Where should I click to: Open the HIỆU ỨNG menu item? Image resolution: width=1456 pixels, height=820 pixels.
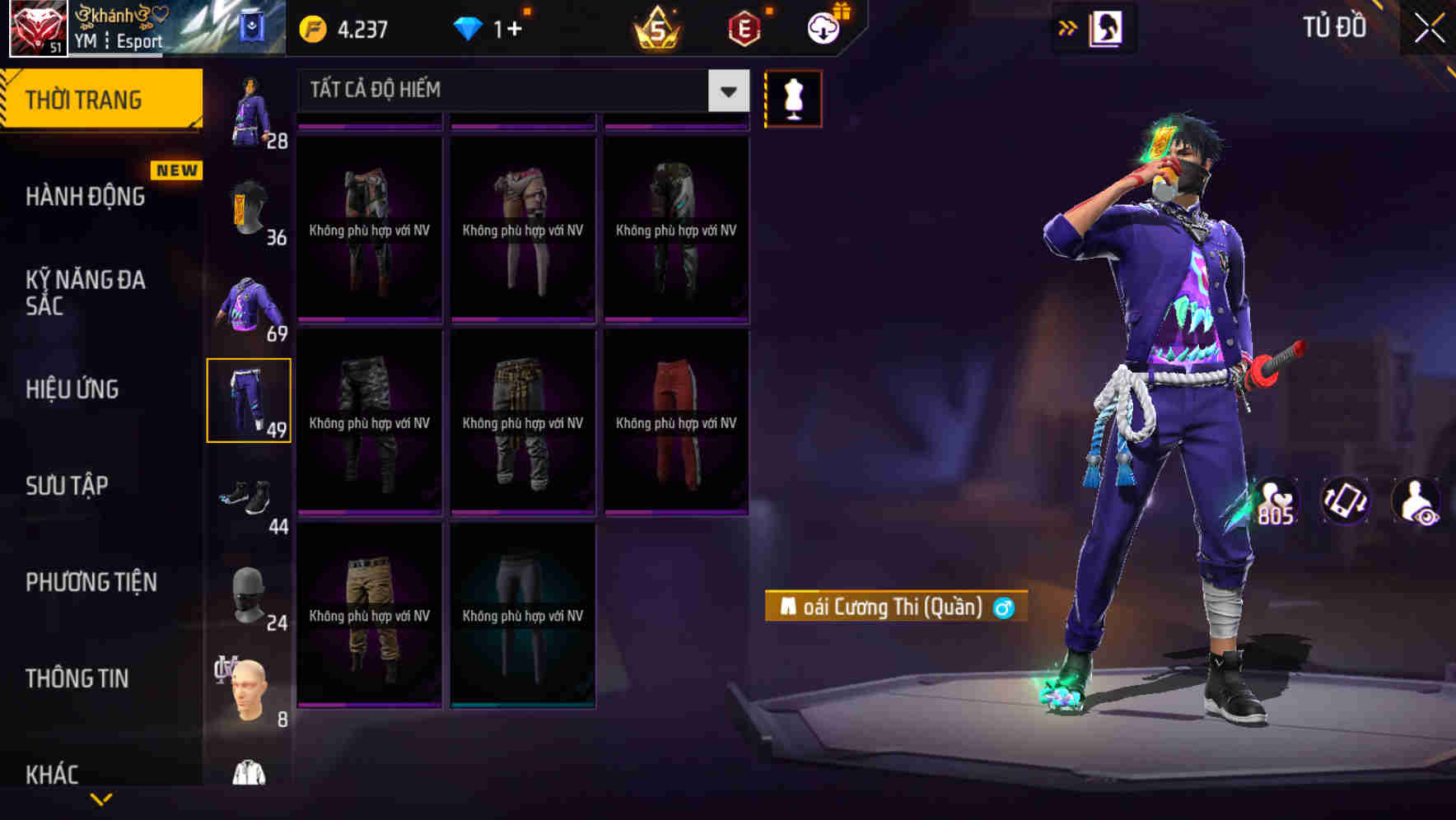point(76,389)
